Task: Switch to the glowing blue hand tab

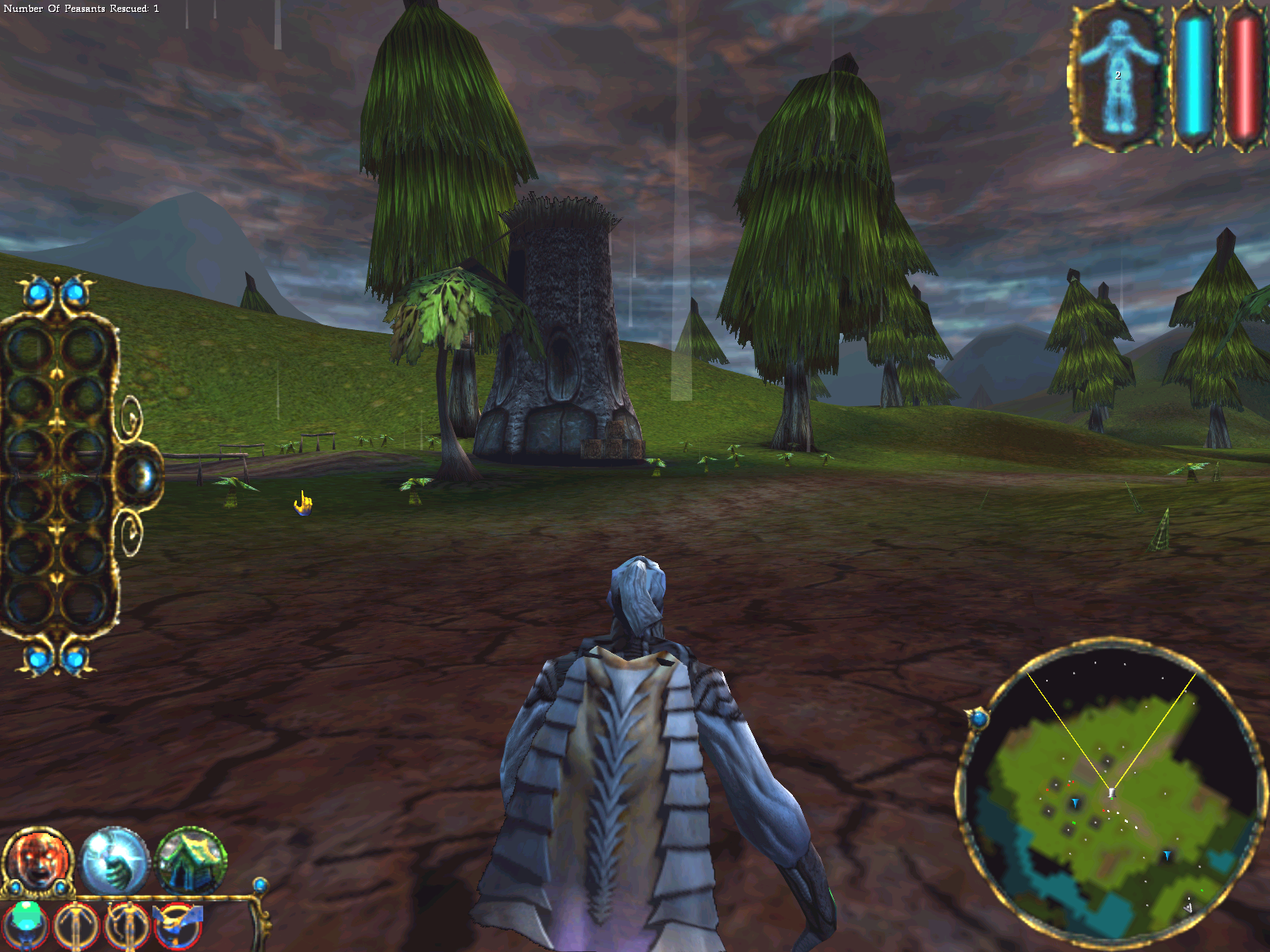Action: 114,861
